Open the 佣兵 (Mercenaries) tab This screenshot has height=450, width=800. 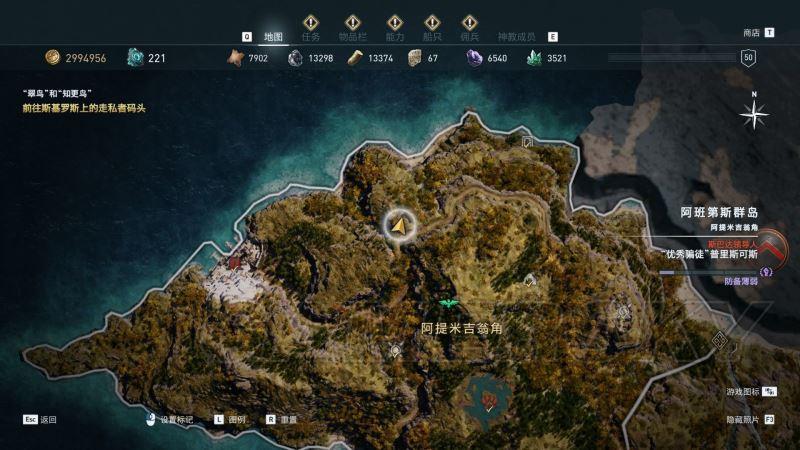tap(469, 36)
